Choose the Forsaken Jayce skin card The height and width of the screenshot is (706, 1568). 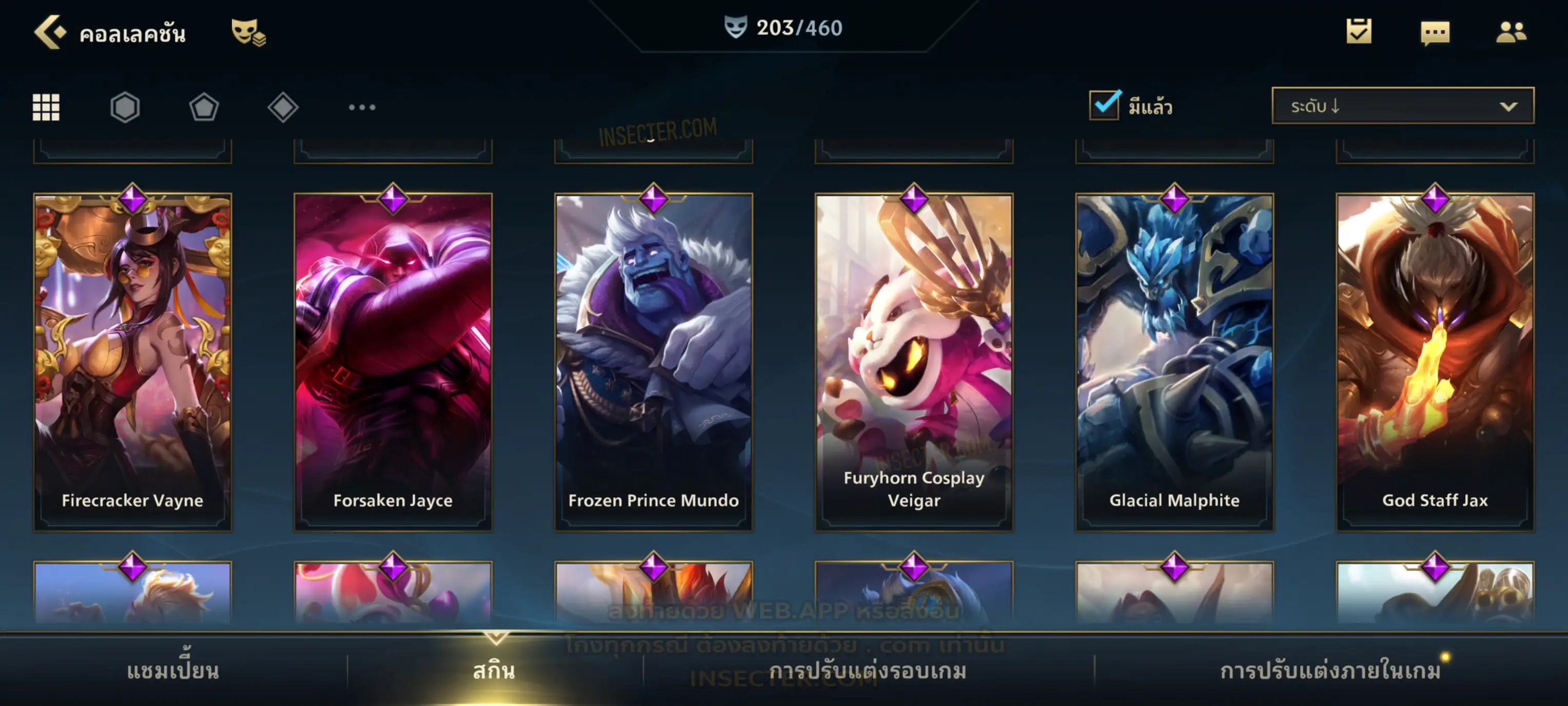pyautogui.click(x=393, y=362)
